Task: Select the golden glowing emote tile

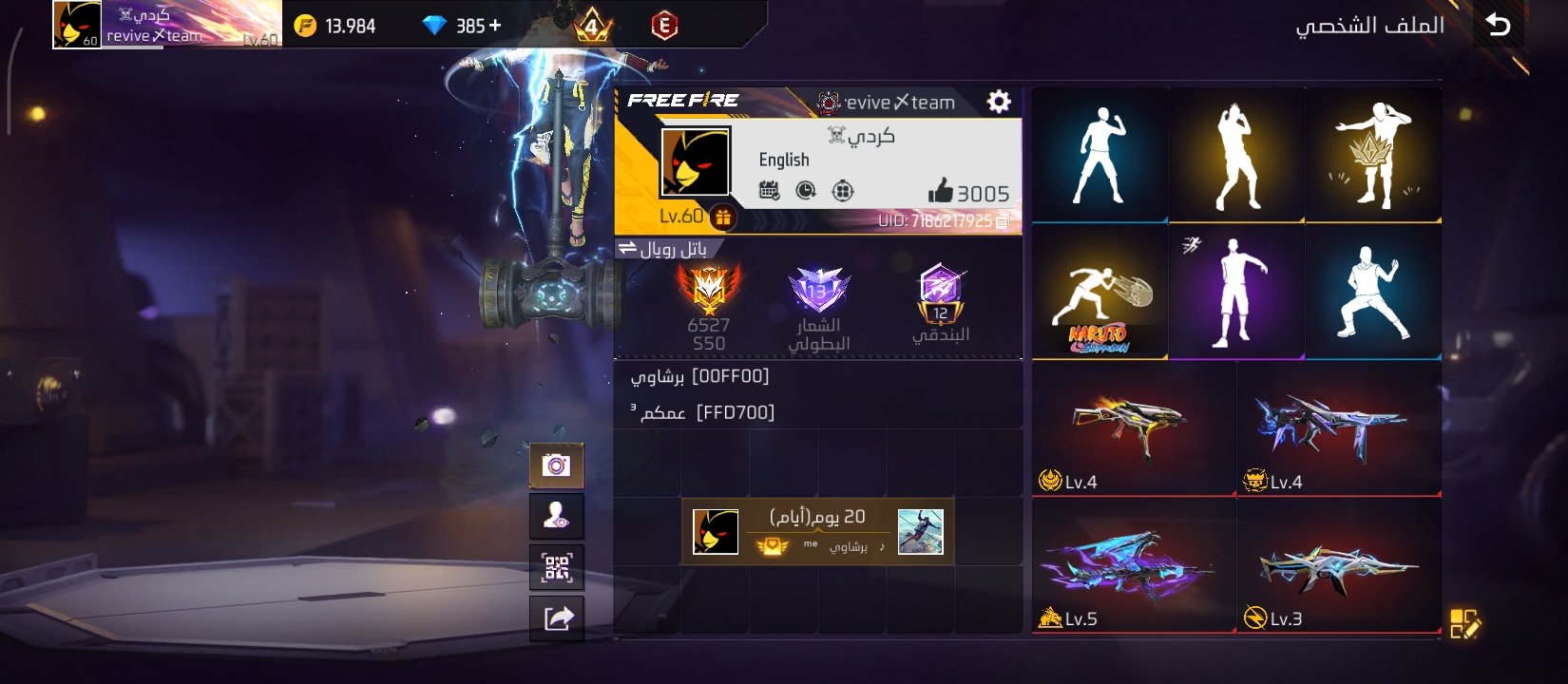Action: (x=1236, y=157)
